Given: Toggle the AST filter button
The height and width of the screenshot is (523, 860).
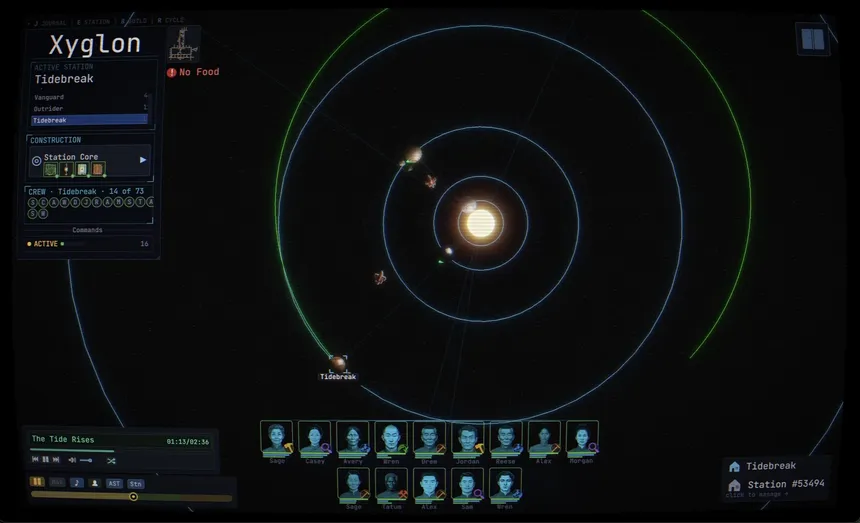Looking at the screenshot, I should click(x=114, y=482).
